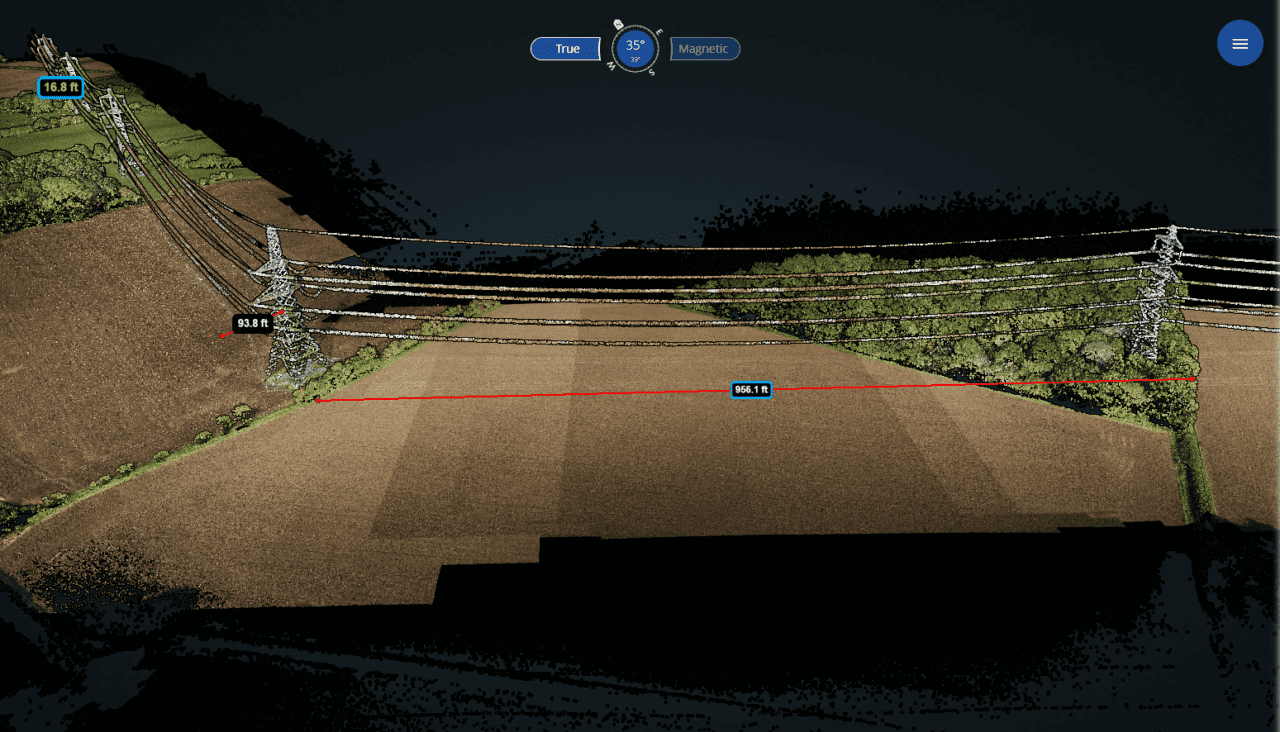This screenshot has height=732, width=1280.
Task: Click the small 39° secondary reading inside the compass
Action: [634, 59]
